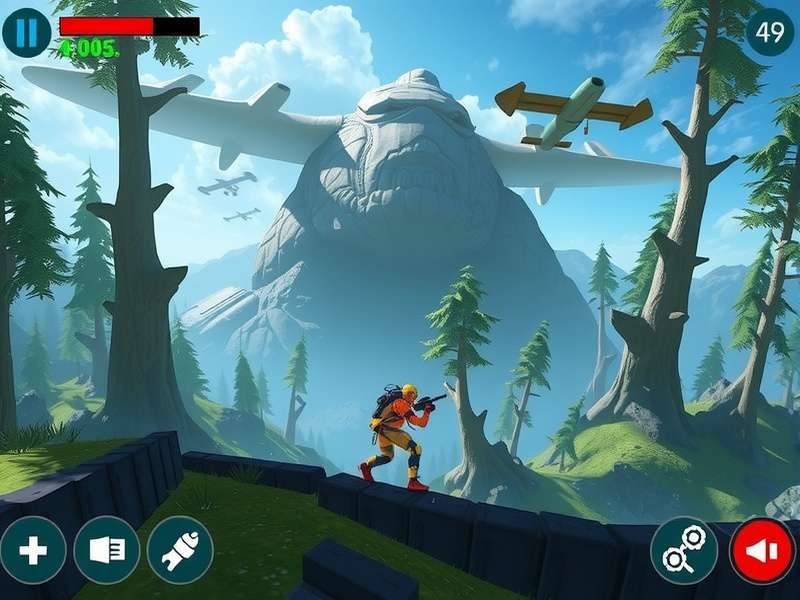Hit the red speaker button
This screenshot has height=600, width=800.
762,551
